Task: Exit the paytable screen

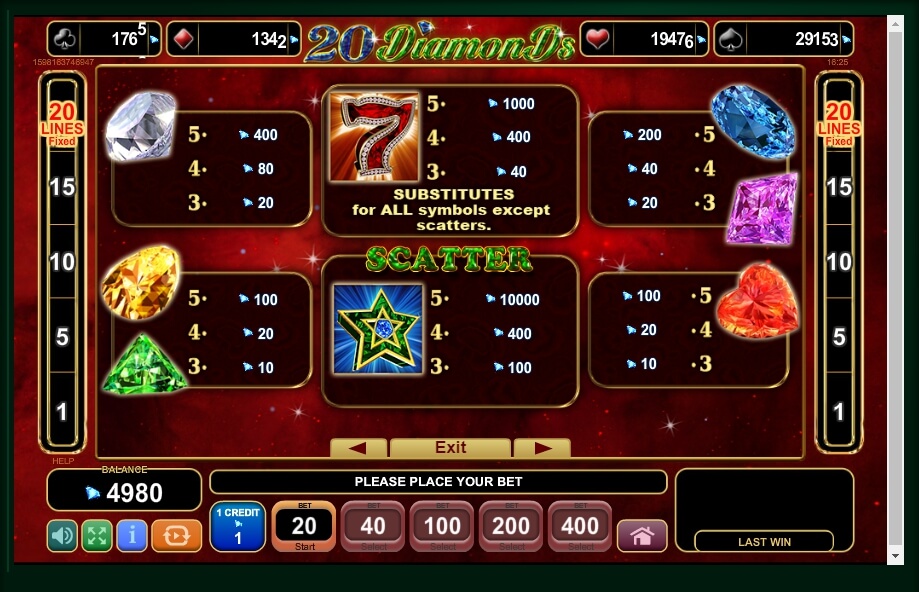Action: (x=450, y=448)
